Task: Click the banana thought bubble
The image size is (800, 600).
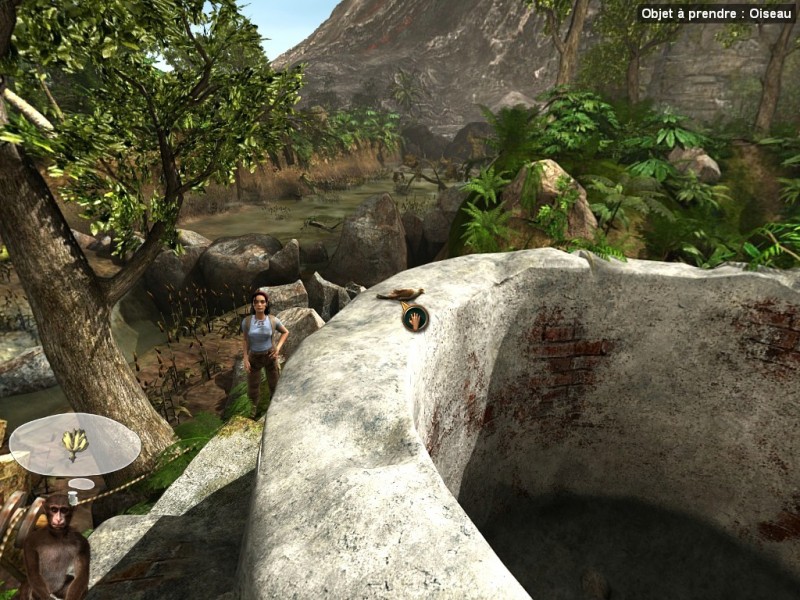Action: (74, 443)
